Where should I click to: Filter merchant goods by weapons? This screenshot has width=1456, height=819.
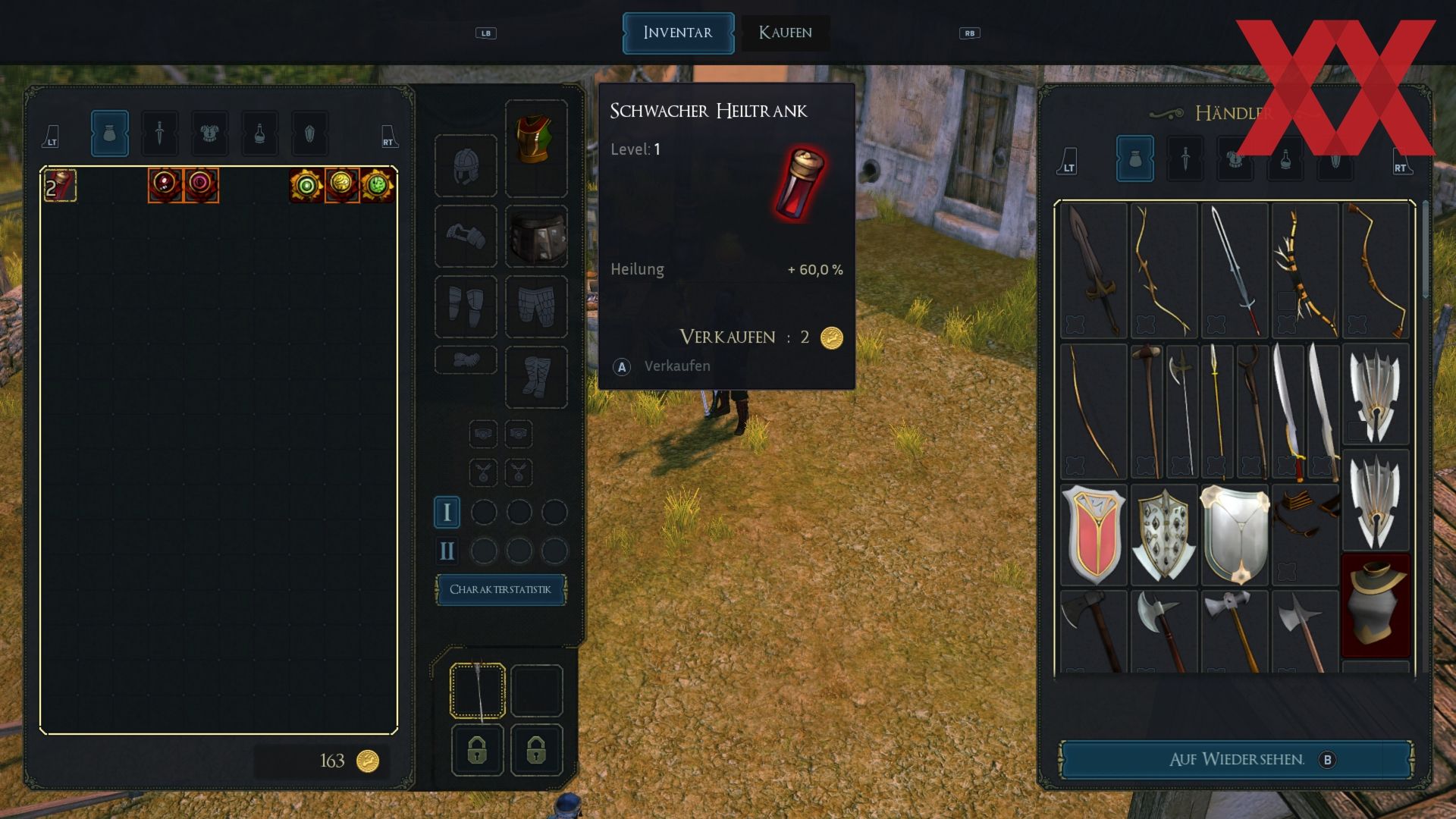[x=1185, y=158]
